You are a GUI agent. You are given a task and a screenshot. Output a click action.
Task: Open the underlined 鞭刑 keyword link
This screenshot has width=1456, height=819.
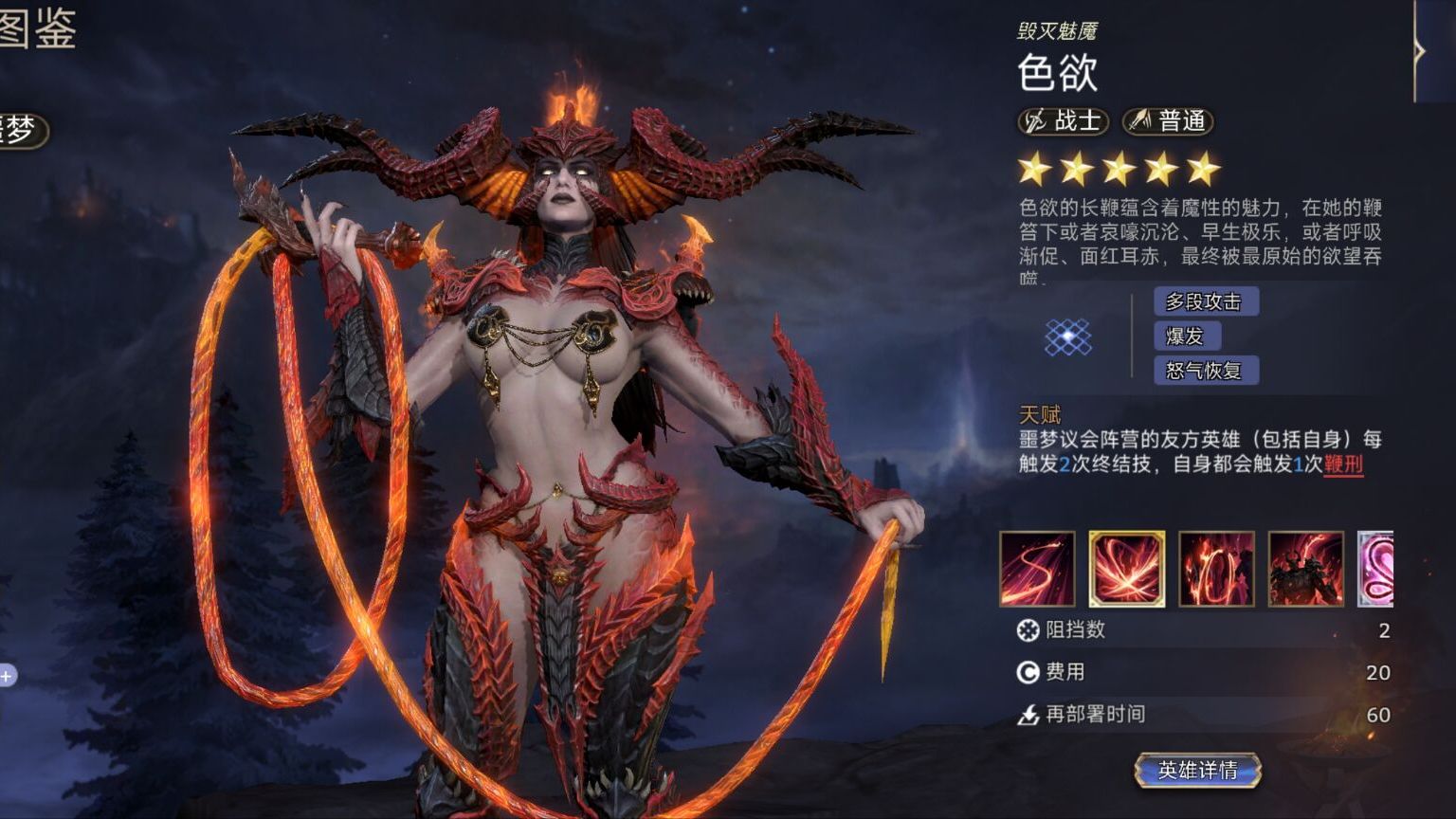pyautogui.click(x=1343, y=464)
